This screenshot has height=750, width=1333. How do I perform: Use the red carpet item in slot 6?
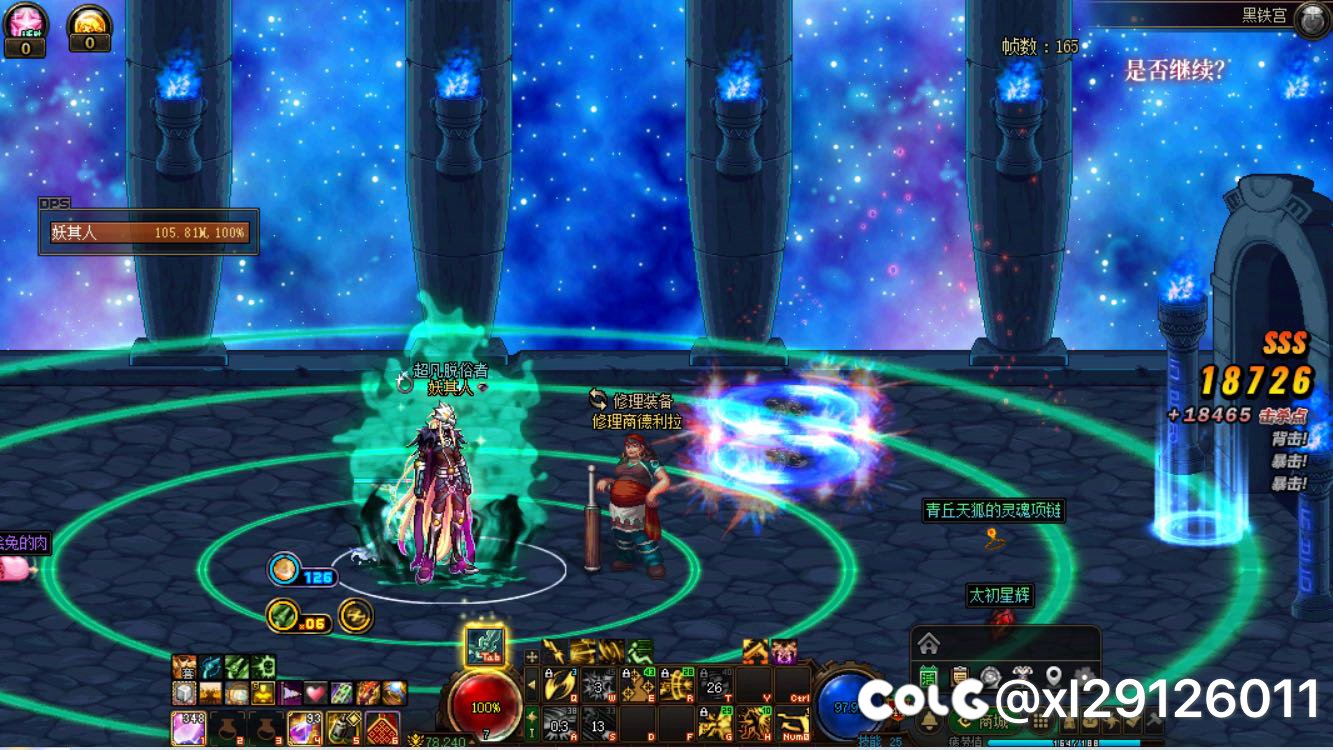point(381,727)
